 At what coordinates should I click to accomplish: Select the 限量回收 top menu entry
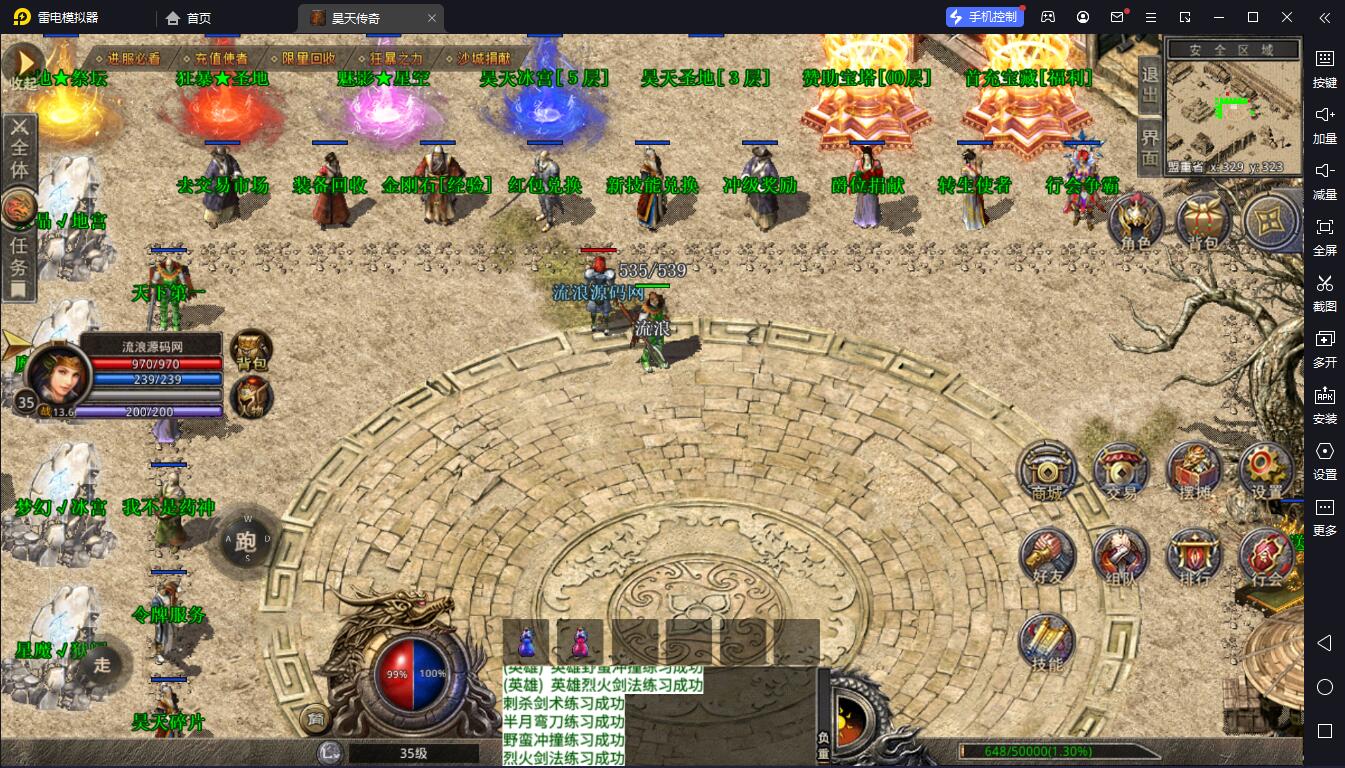pos(308,58)
